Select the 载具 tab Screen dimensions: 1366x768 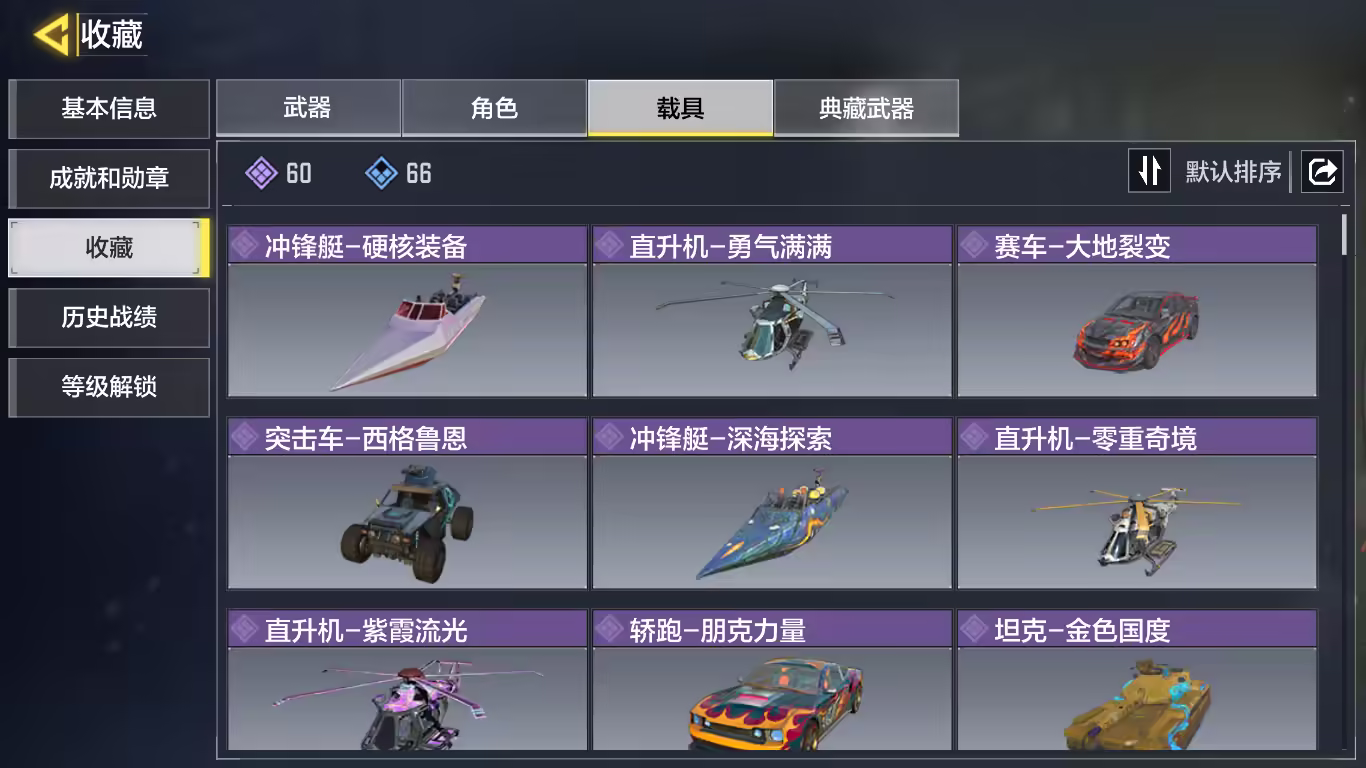click(680, 108)
